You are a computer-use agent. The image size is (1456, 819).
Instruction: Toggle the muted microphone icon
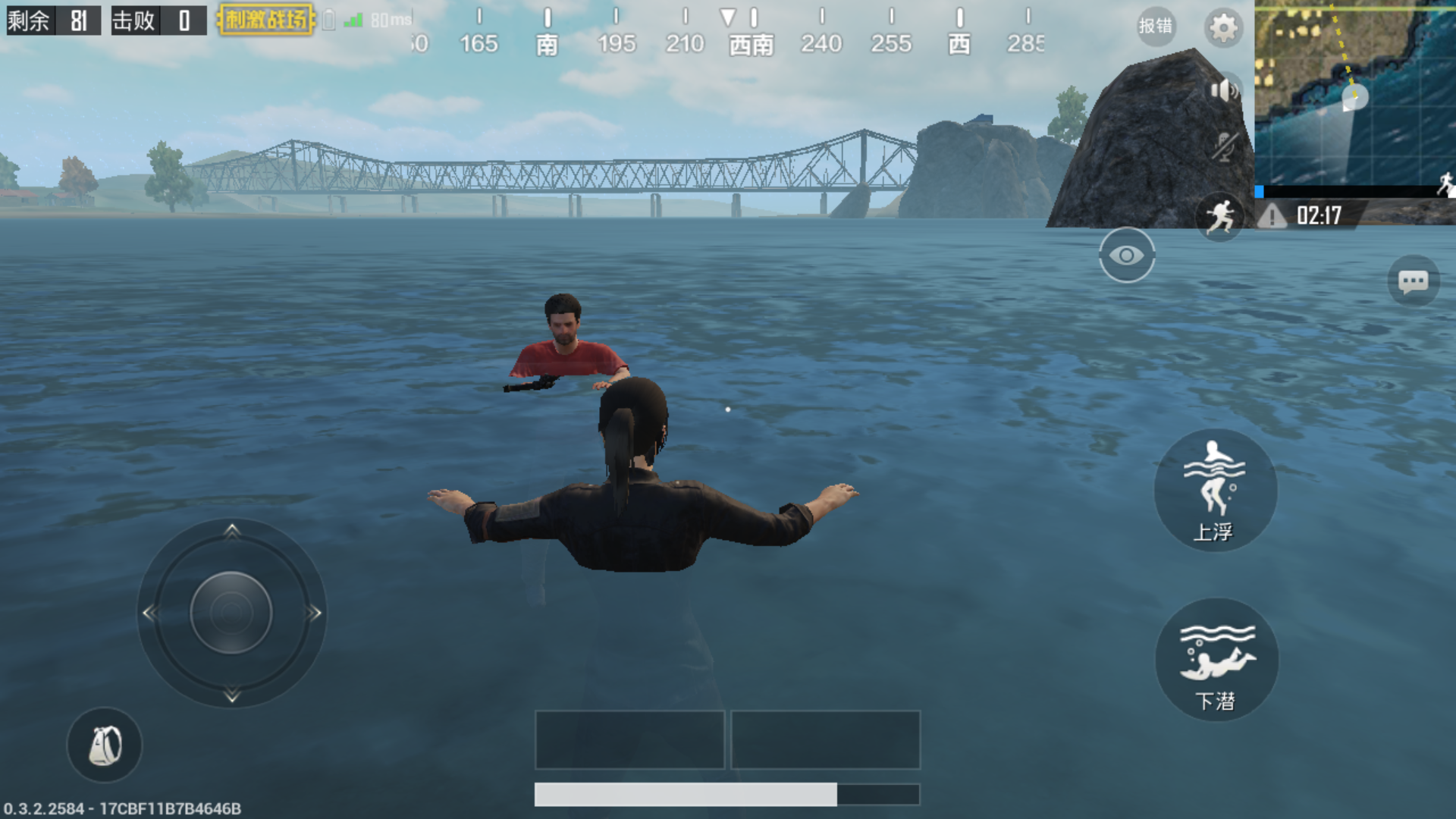pyautogui.click(x=1223, y=146)
